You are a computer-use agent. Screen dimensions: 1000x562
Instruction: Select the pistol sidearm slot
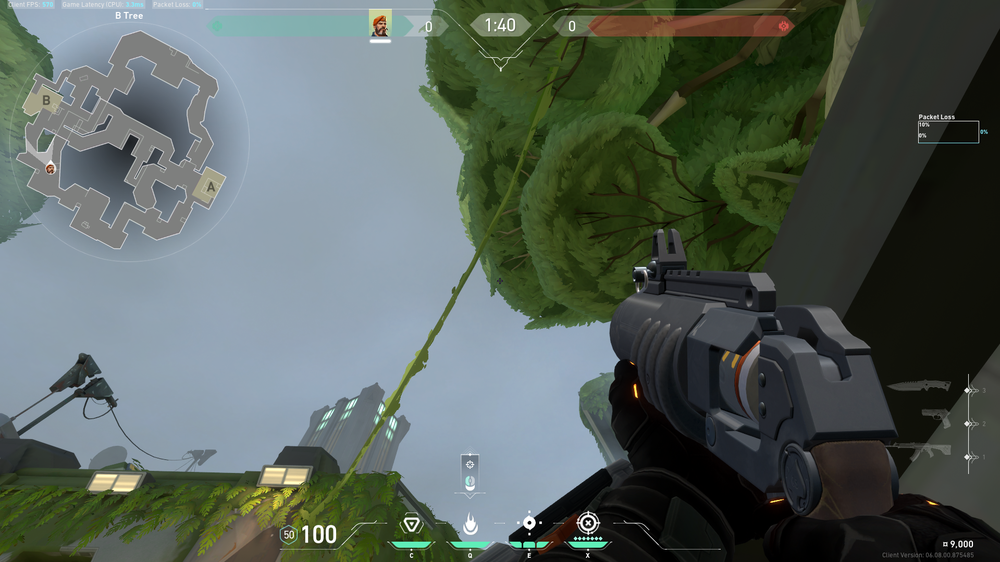[935, 418]
